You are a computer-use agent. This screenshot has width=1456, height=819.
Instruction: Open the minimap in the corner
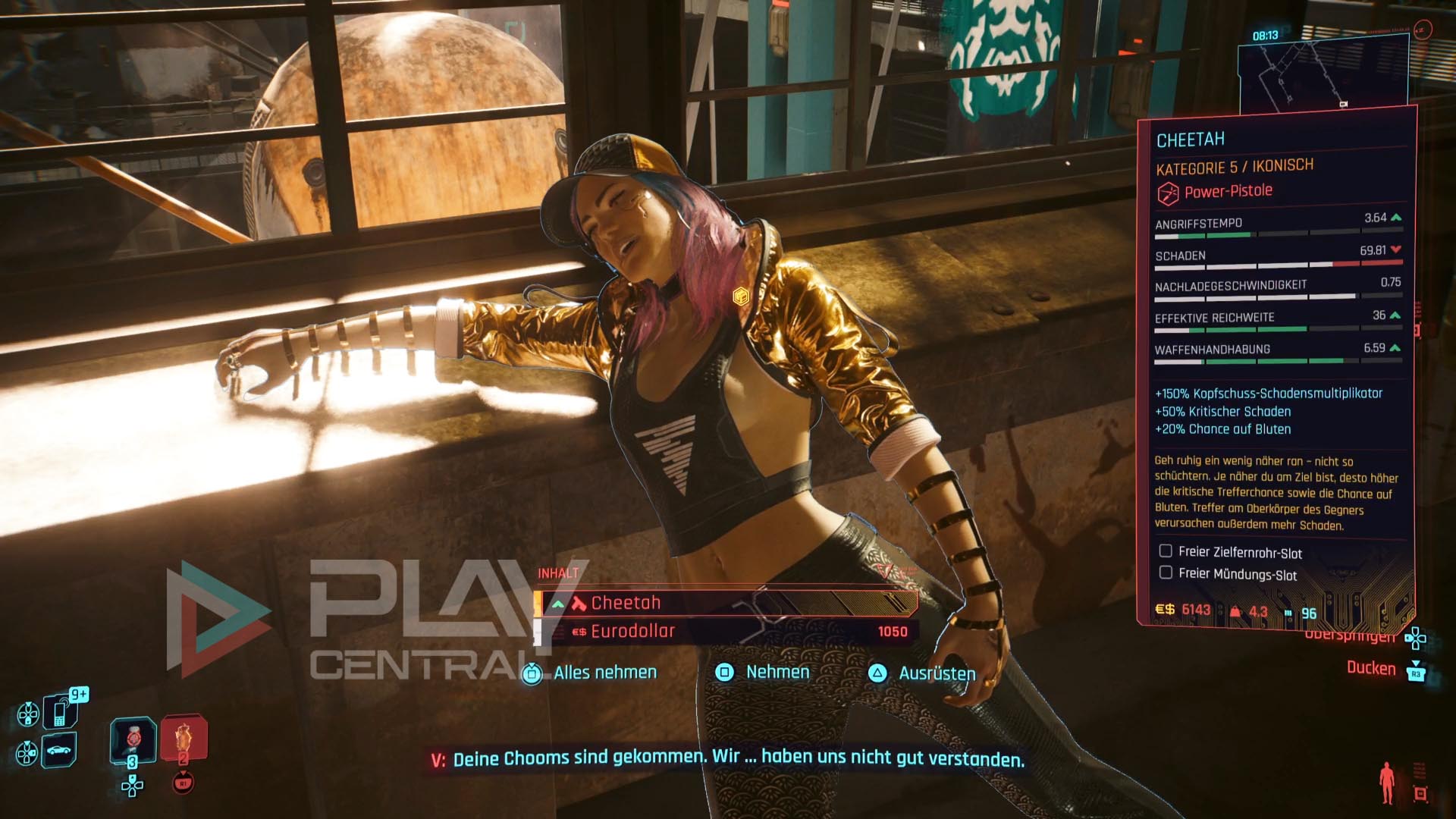click(x=1323, y=72)
